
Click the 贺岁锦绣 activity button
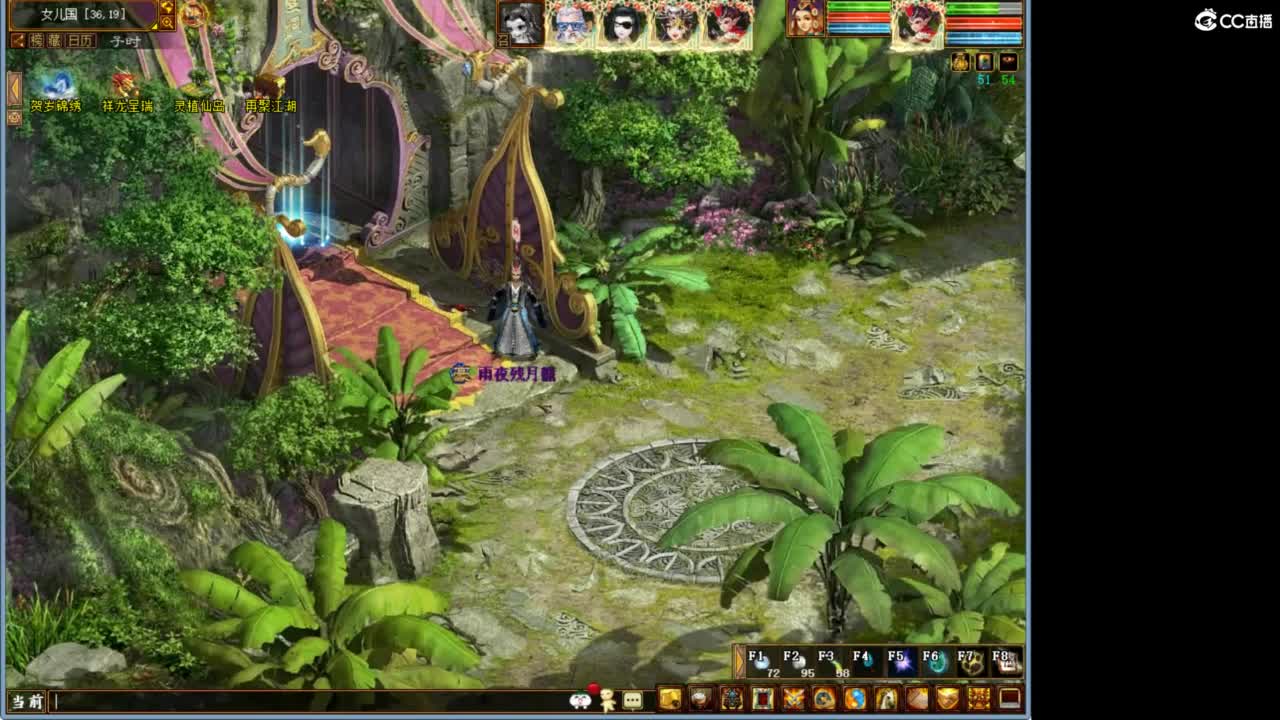55,103
